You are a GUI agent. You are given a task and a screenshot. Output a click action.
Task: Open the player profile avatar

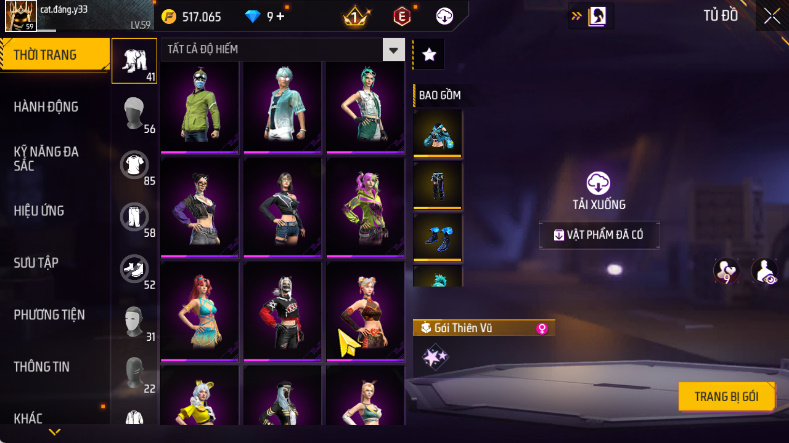(21, 17)
